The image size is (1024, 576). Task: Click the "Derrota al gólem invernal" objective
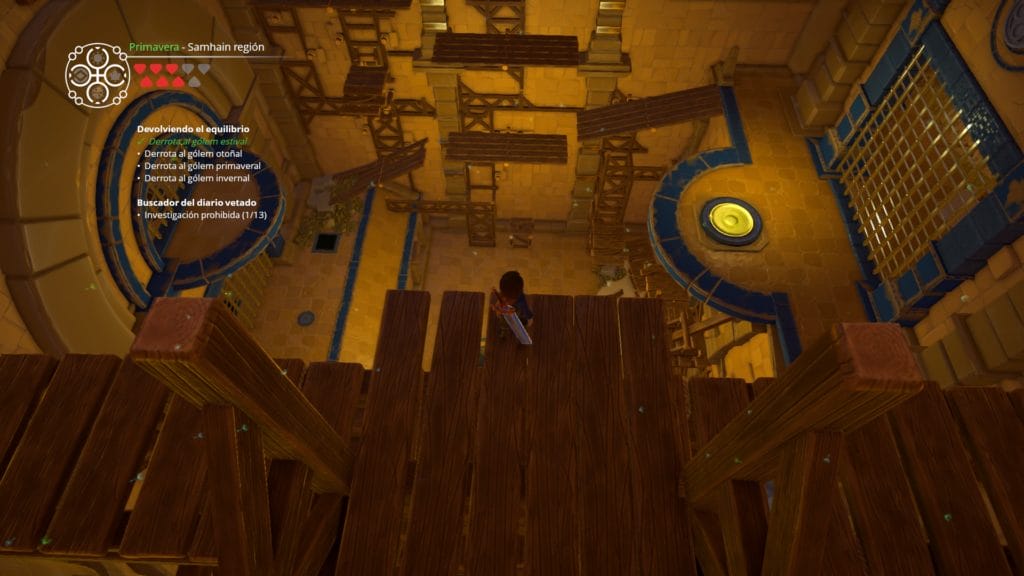tap(197, 178)
